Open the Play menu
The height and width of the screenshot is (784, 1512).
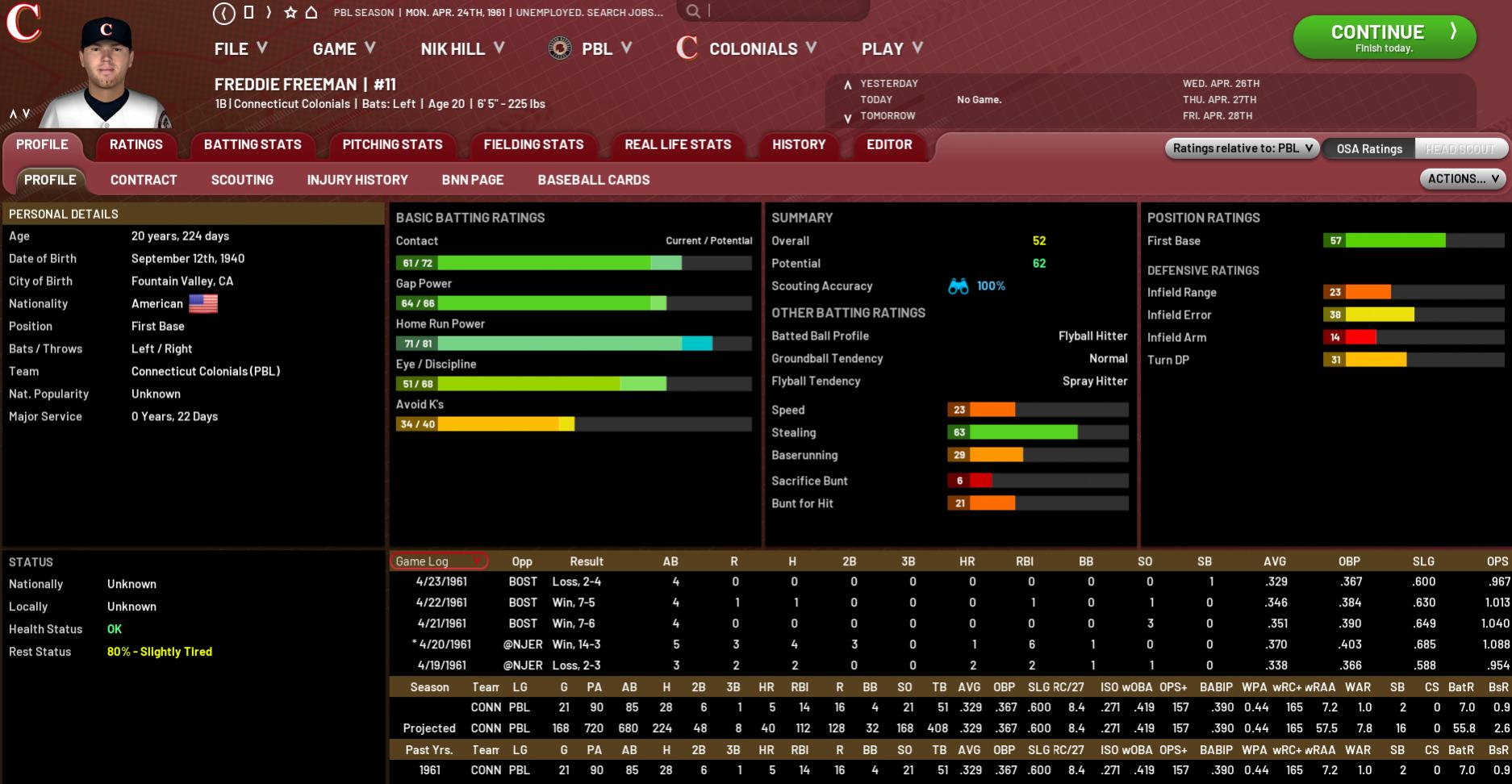[892, 49]
